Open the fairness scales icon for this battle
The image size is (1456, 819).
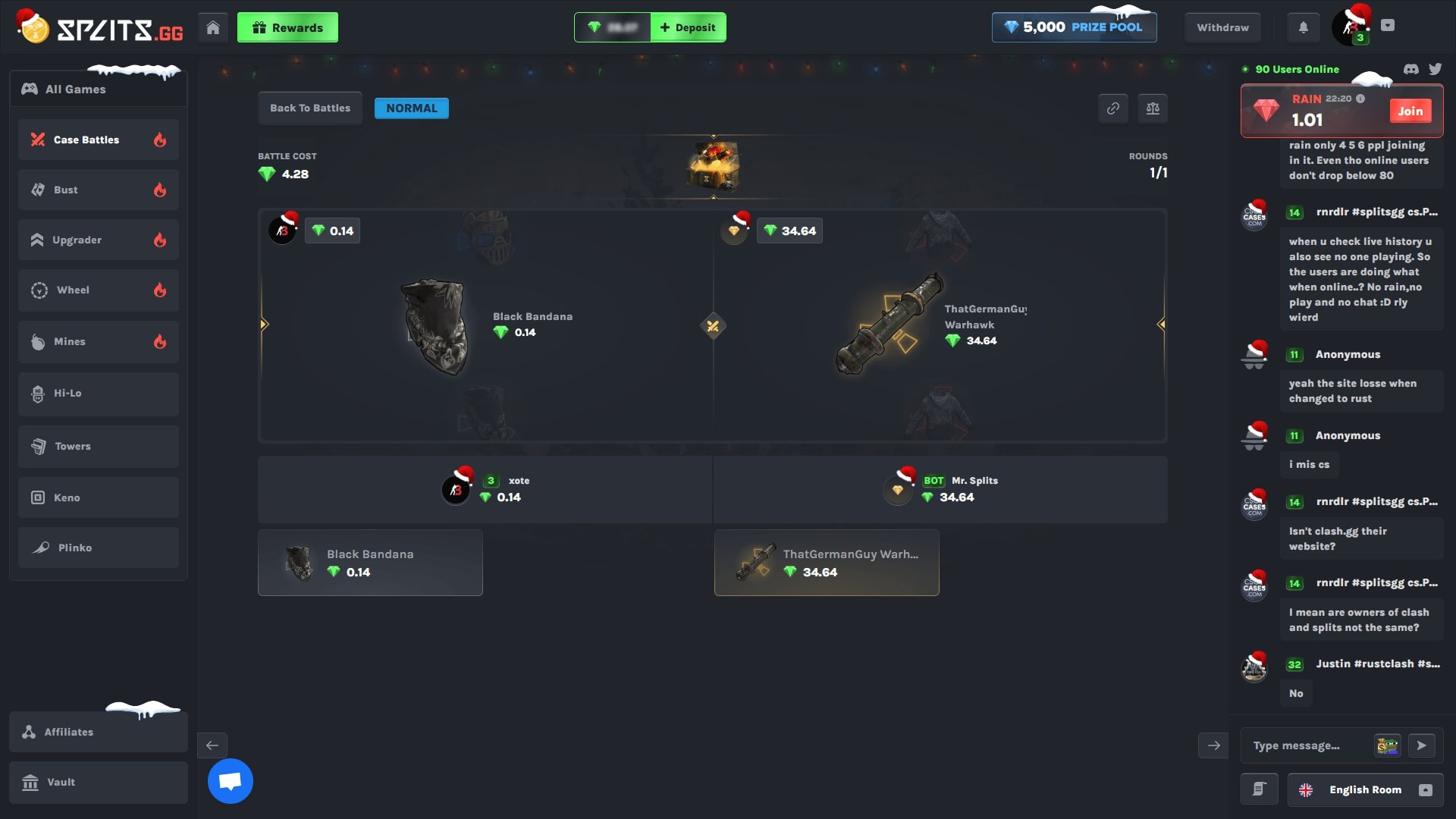[1153, 108]
